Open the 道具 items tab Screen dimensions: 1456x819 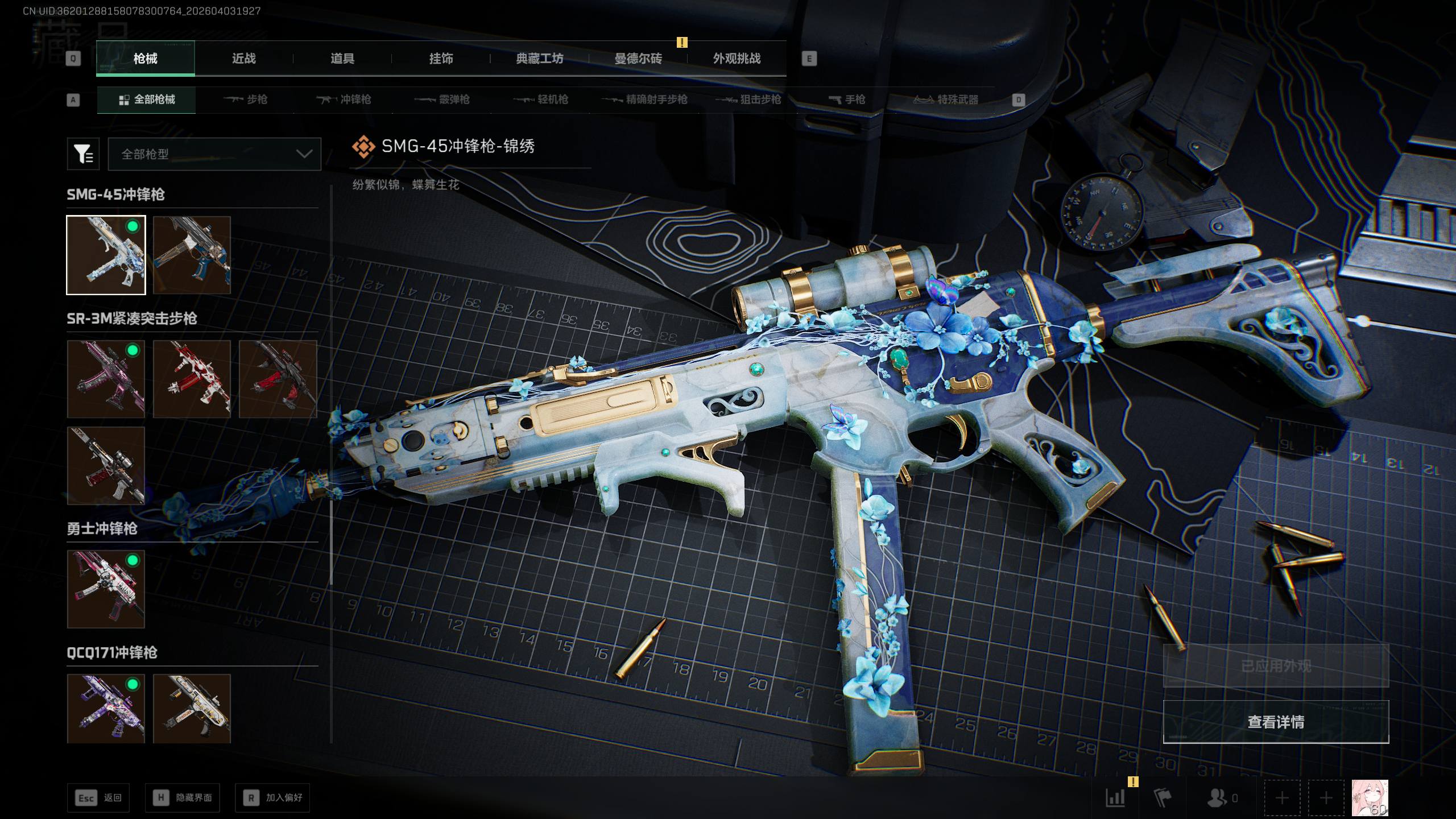tap(342, 59)
